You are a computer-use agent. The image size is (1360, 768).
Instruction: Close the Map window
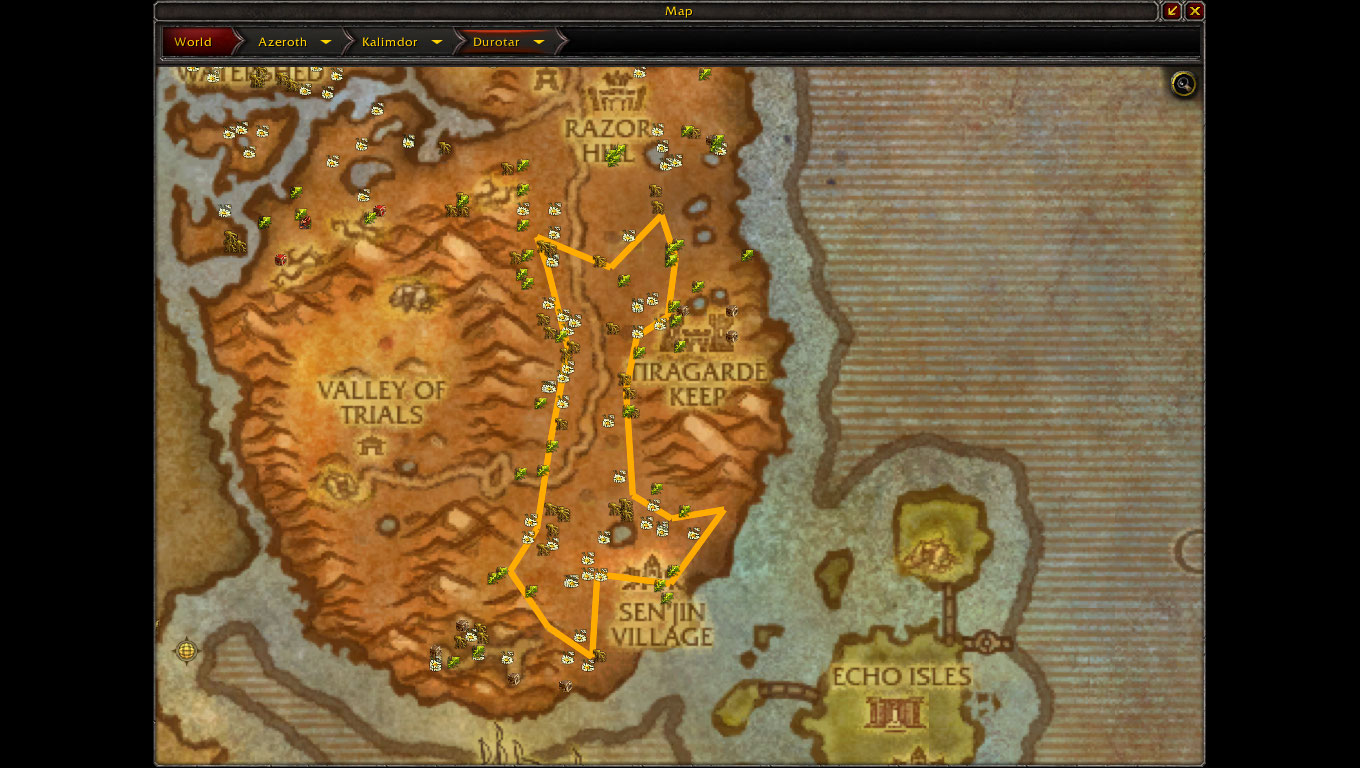click(1195, 11)
